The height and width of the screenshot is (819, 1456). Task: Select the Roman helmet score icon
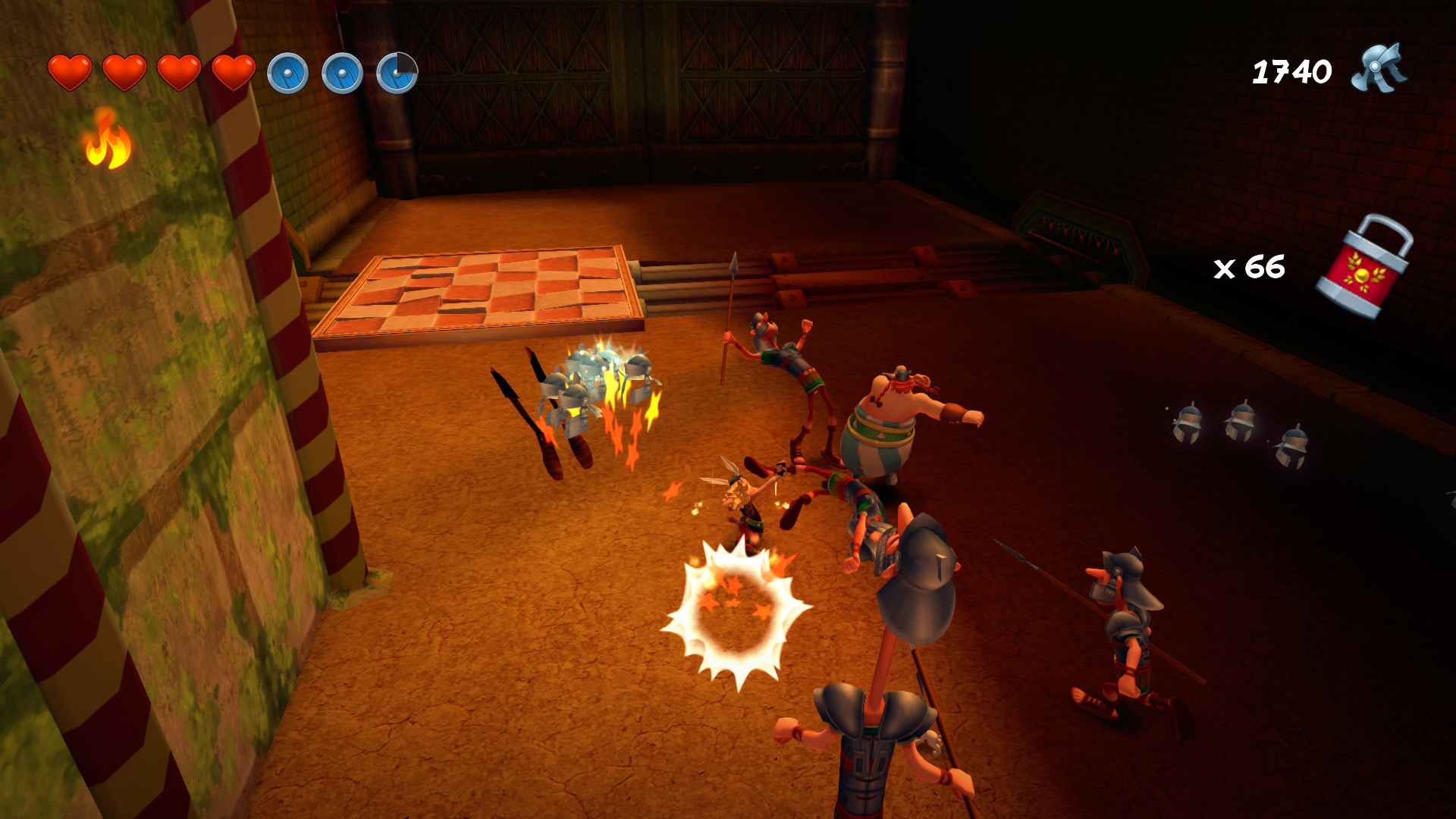click(x=1379, y=70)
